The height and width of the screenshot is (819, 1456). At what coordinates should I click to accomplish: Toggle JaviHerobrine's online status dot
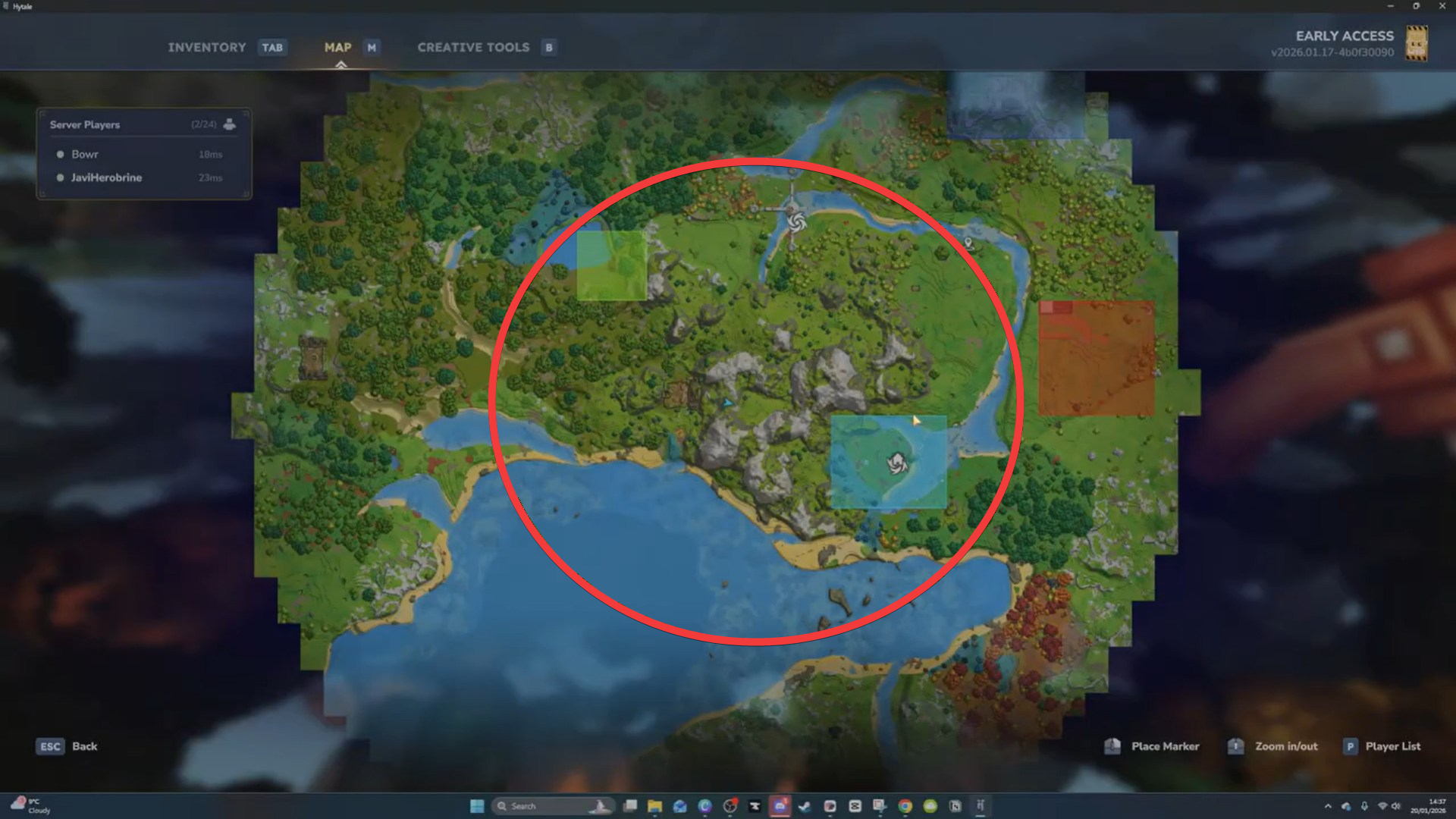click(x=60, y=177)
